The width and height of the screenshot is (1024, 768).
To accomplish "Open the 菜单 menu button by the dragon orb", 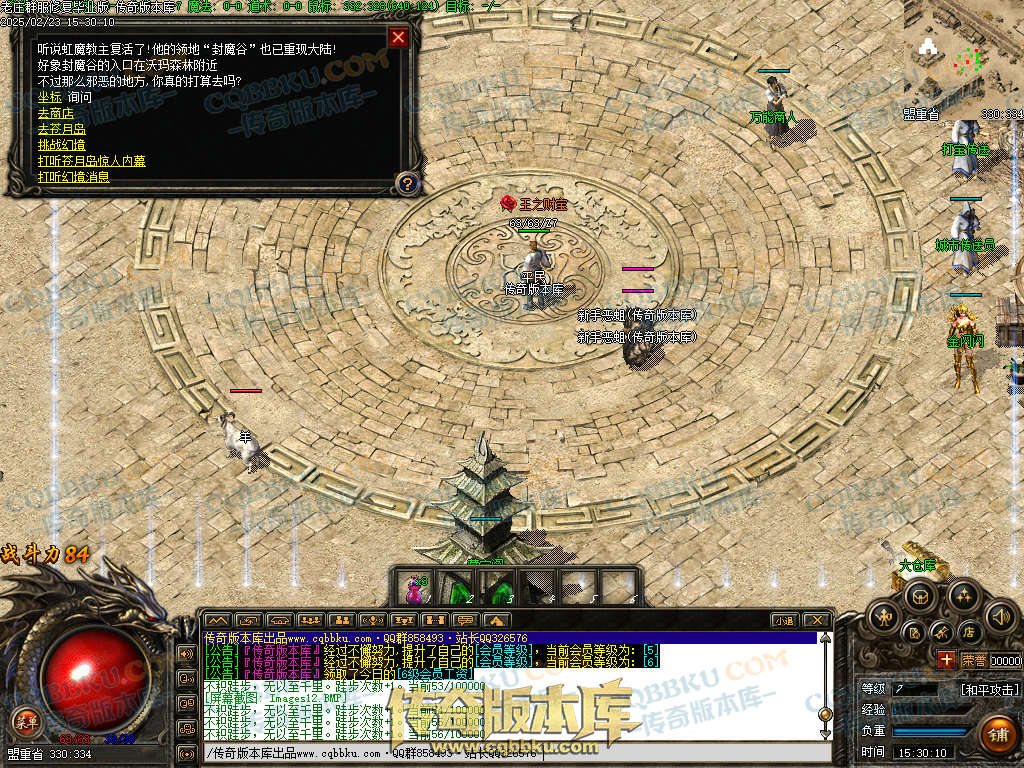I will coord(25,720).
